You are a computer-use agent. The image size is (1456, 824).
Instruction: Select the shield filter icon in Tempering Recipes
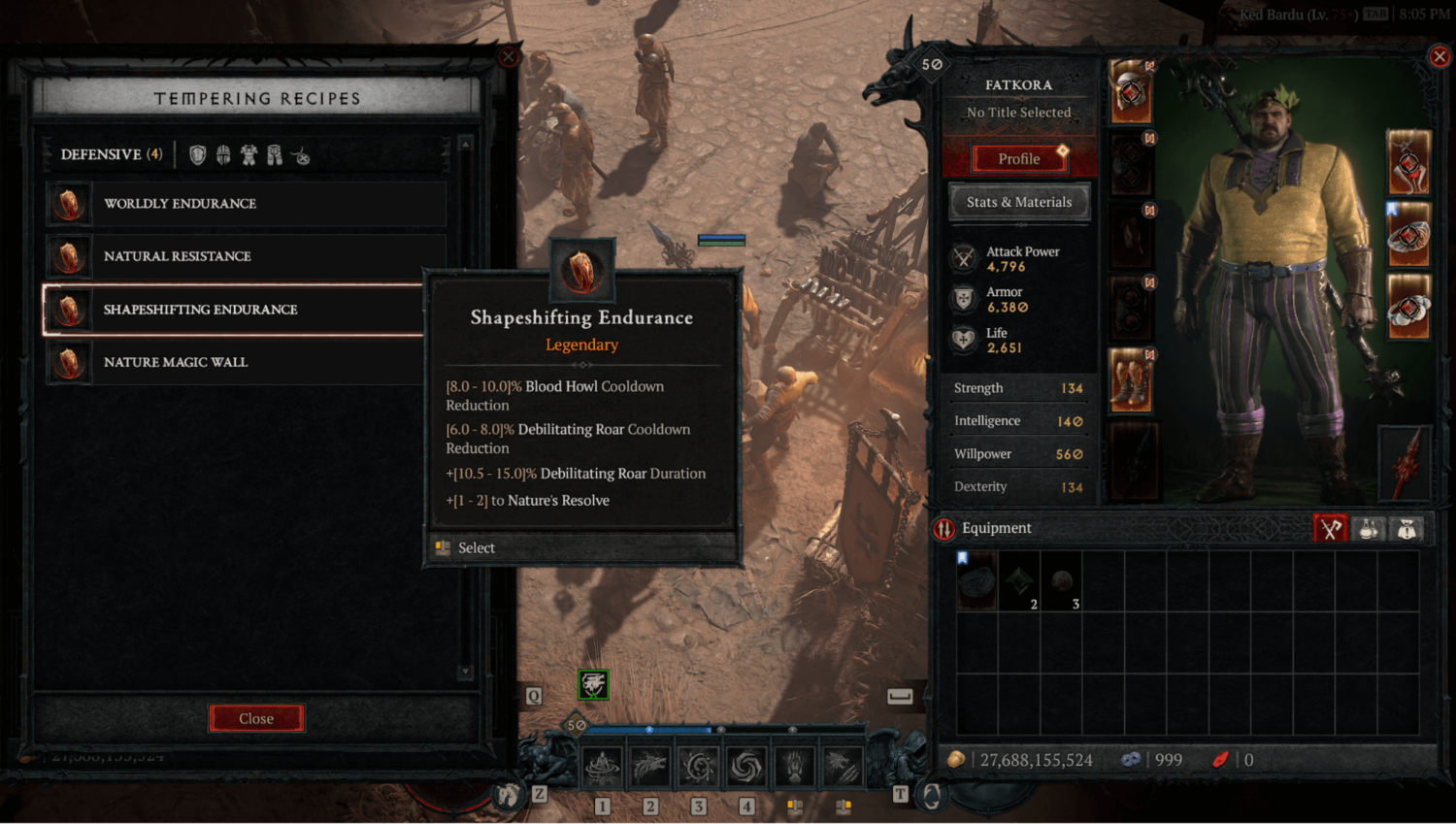[197, 152]
